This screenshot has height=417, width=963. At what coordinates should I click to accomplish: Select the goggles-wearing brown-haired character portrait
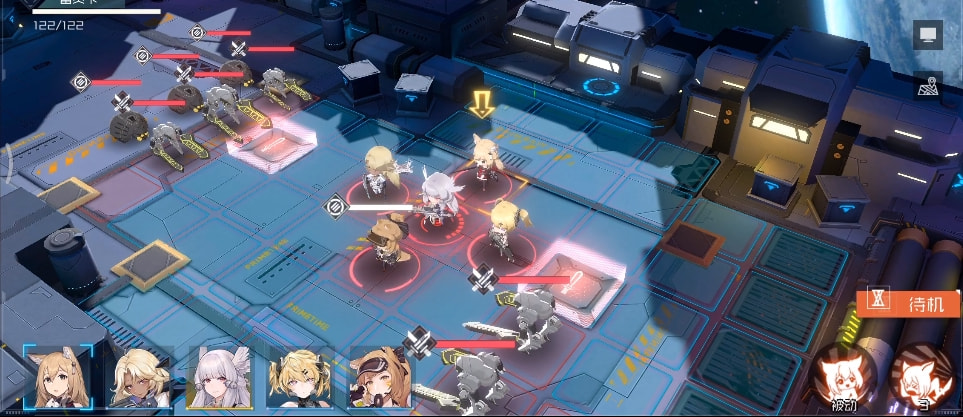point(380,378)
